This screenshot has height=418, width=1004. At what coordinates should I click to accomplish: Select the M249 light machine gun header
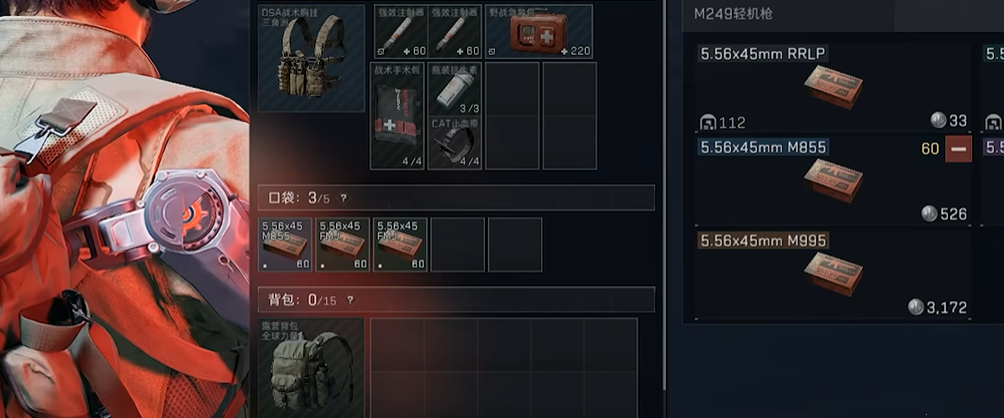click(x=733, y=14)
